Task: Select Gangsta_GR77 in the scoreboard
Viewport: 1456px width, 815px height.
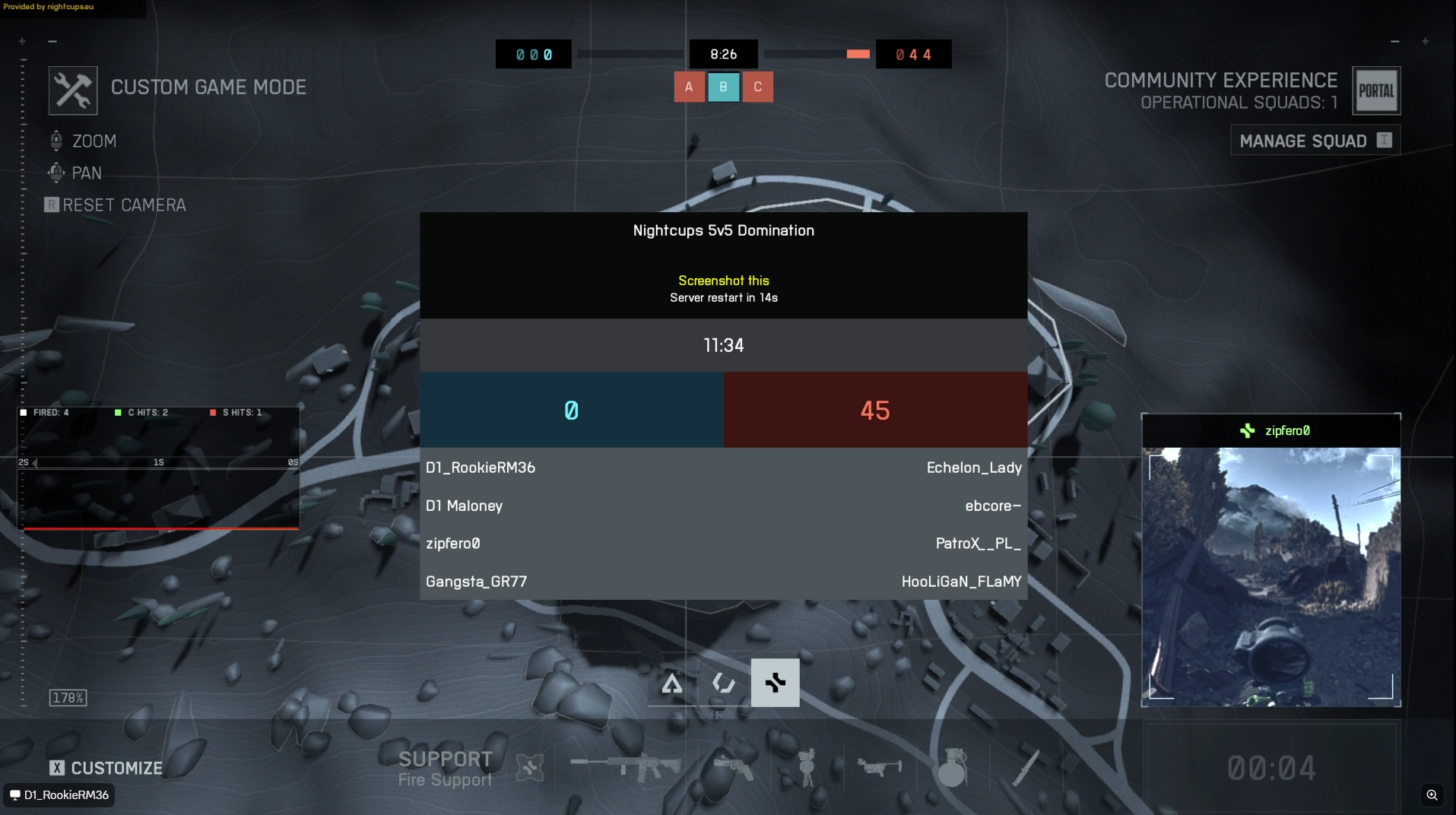Action: coord(476,582)
